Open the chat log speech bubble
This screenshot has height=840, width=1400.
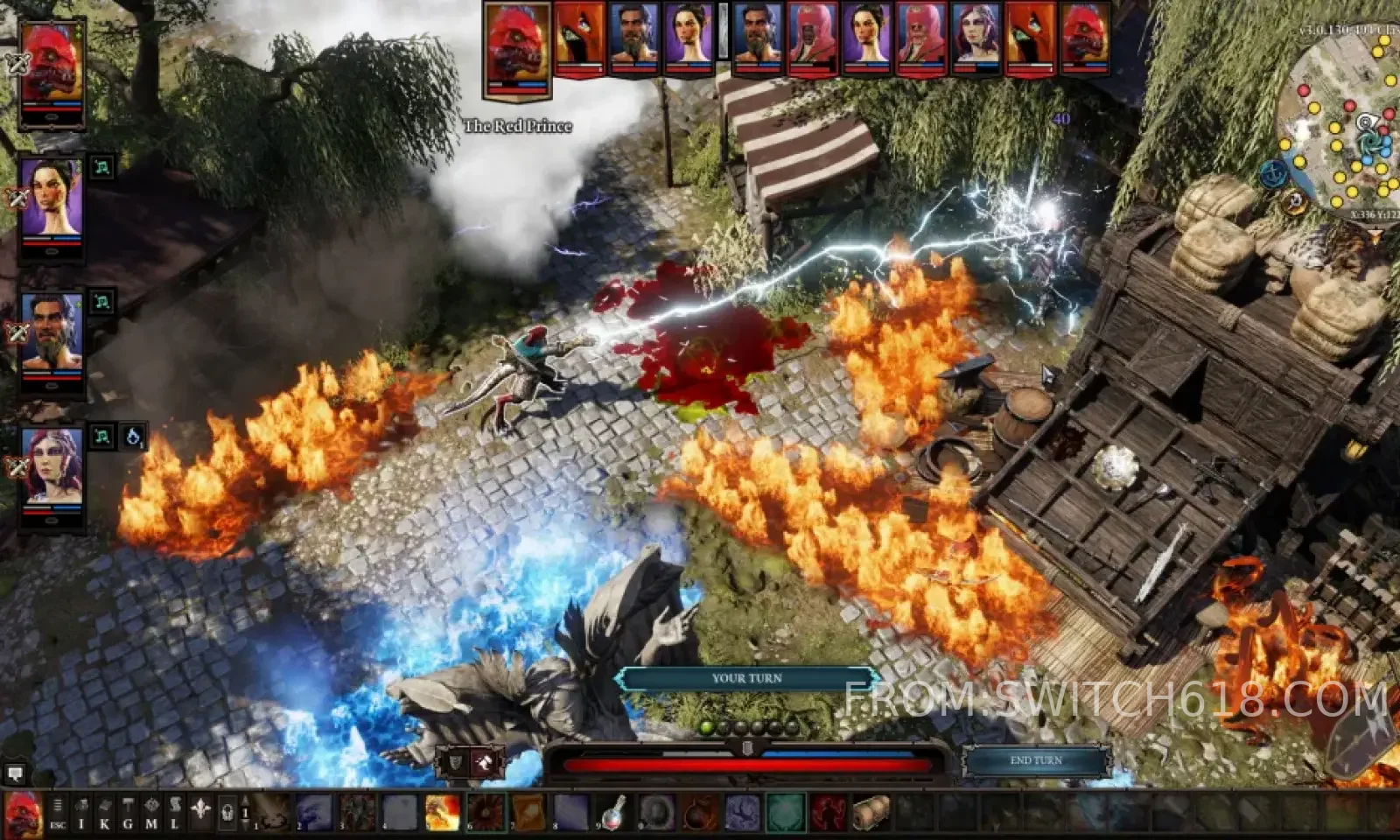tap(14, 773)
